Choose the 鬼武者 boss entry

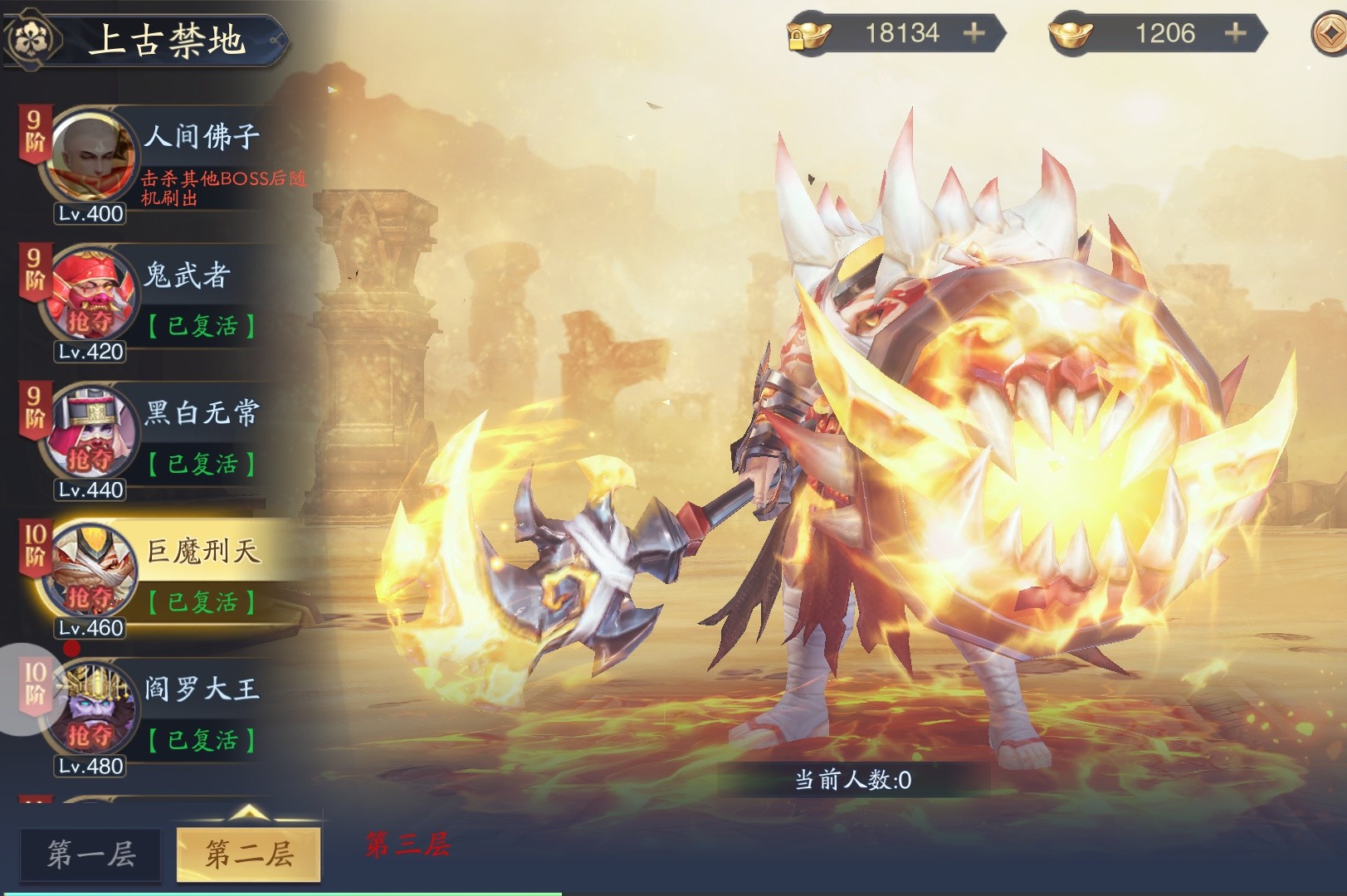[x=166, y=301]
